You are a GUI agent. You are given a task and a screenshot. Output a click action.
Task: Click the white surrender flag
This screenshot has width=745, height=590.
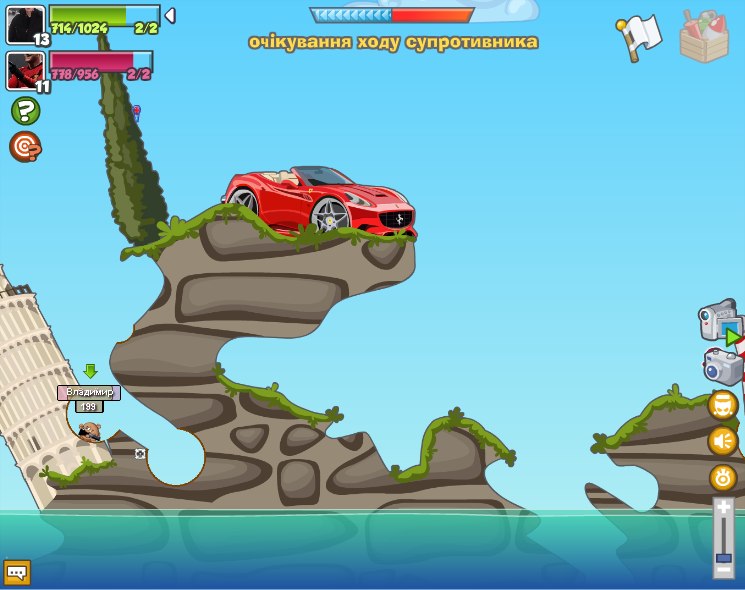(639, 36)
